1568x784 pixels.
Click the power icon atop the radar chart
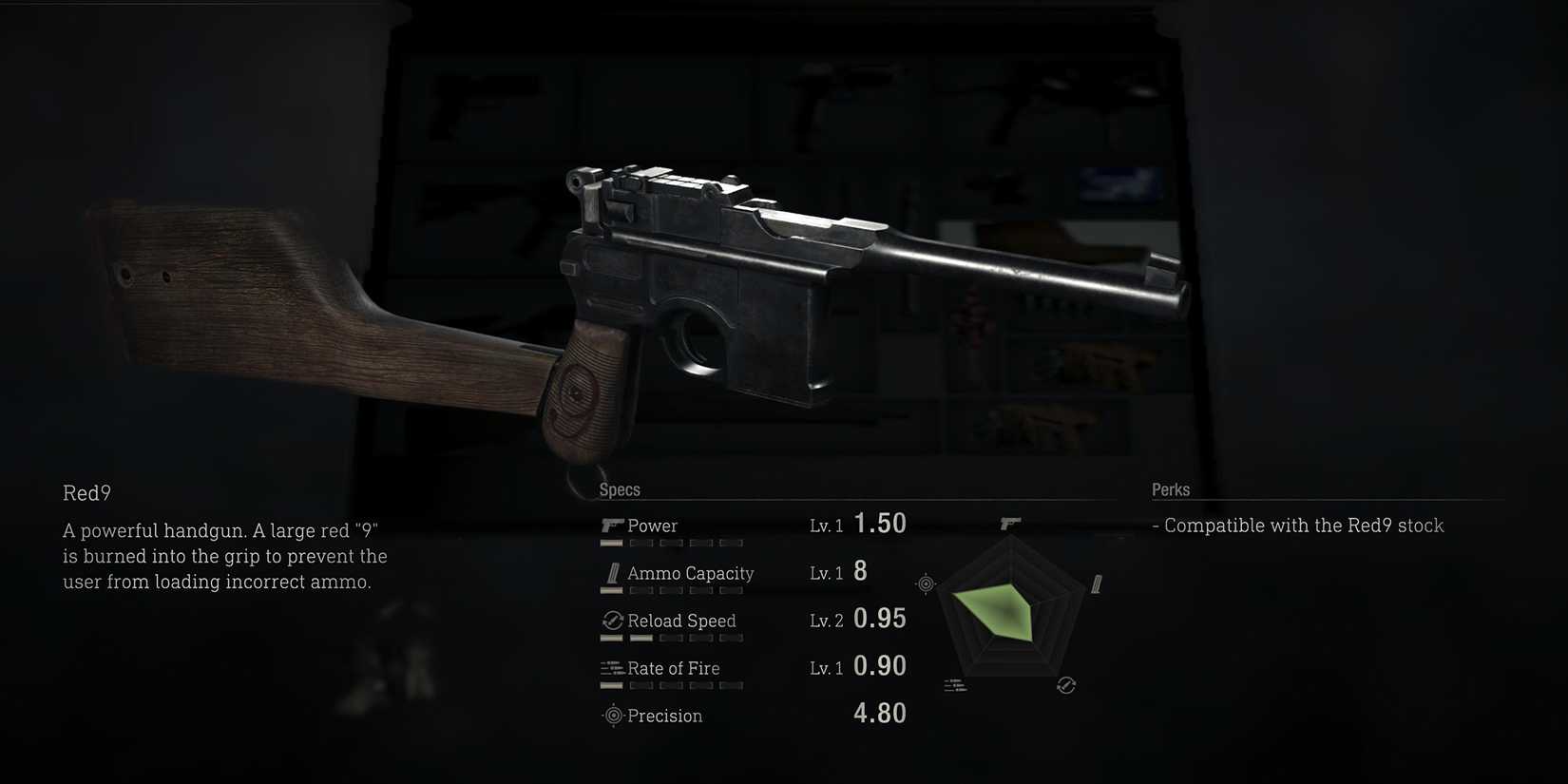pyautogui.click(x=1010, y=523)
